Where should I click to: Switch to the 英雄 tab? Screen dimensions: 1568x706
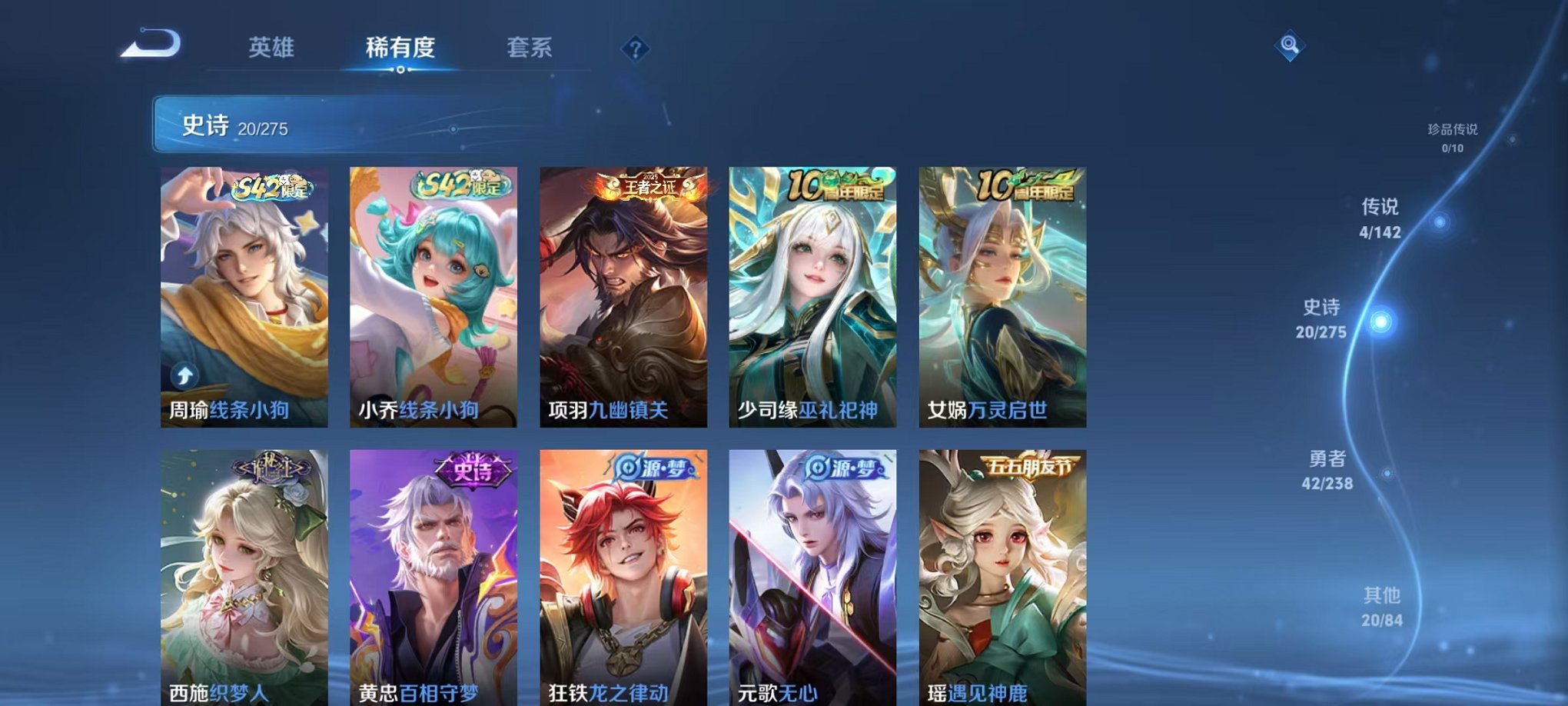click(272, 48)
